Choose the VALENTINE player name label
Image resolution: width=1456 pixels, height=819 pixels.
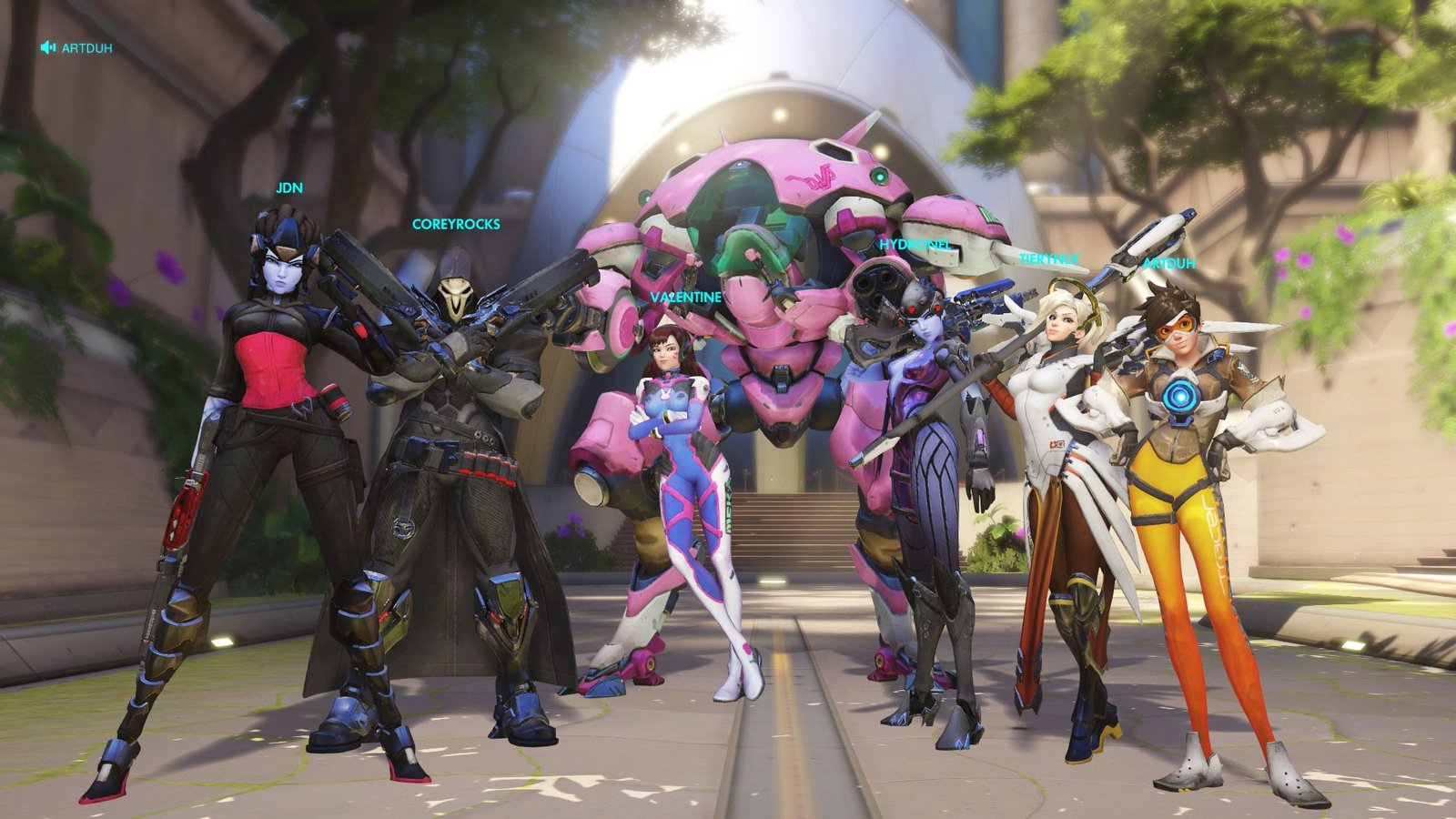click(x=685, y=298)
